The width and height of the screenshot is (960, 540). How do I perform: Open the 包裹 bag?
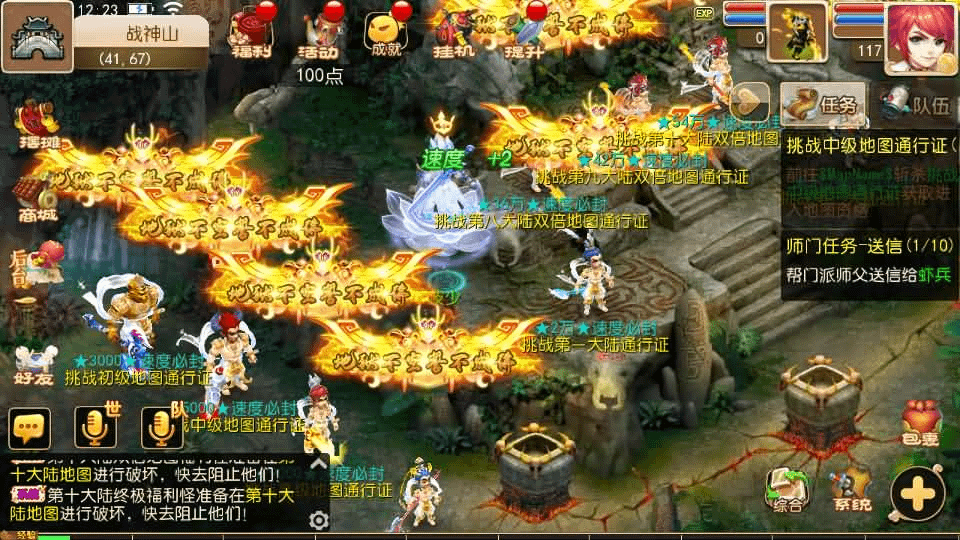click(921, 424)
